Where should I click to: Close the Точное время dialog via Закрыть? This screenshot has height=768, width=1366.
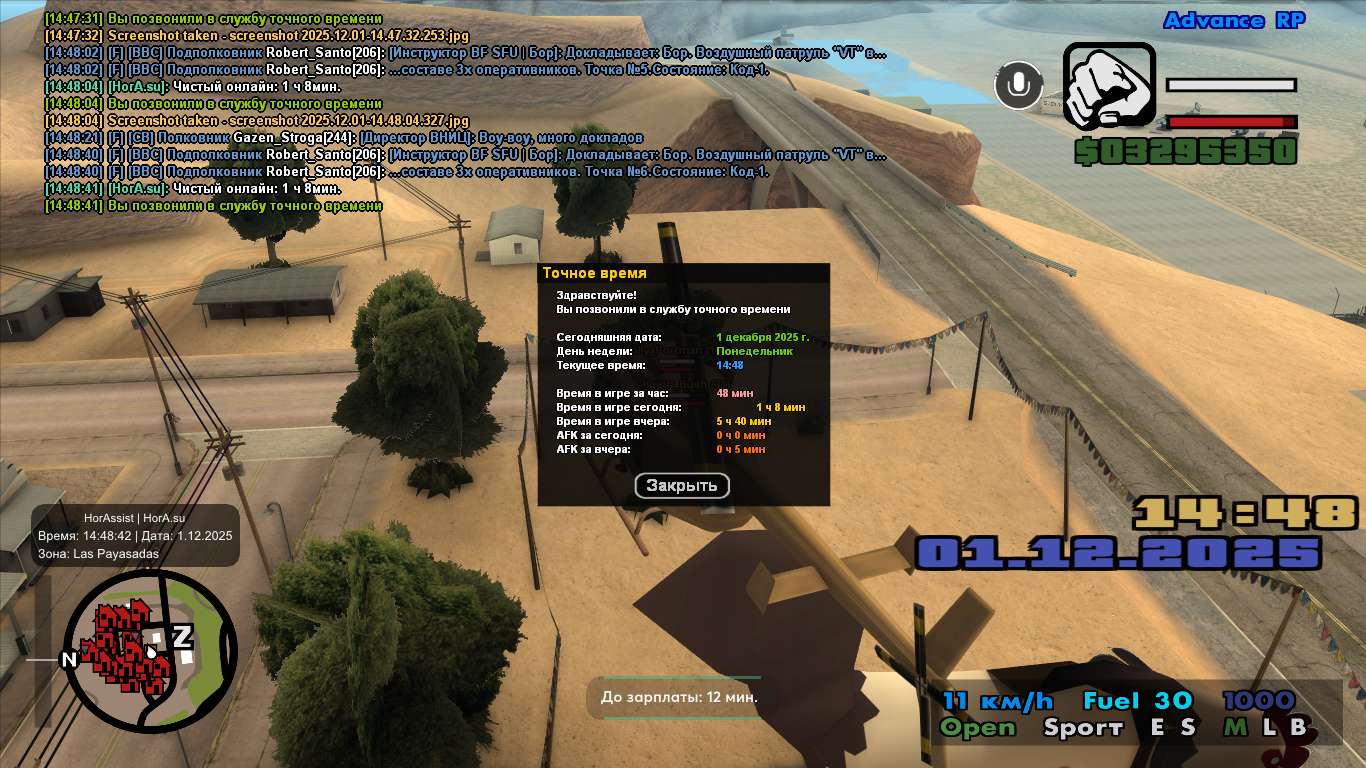[682, 486]
